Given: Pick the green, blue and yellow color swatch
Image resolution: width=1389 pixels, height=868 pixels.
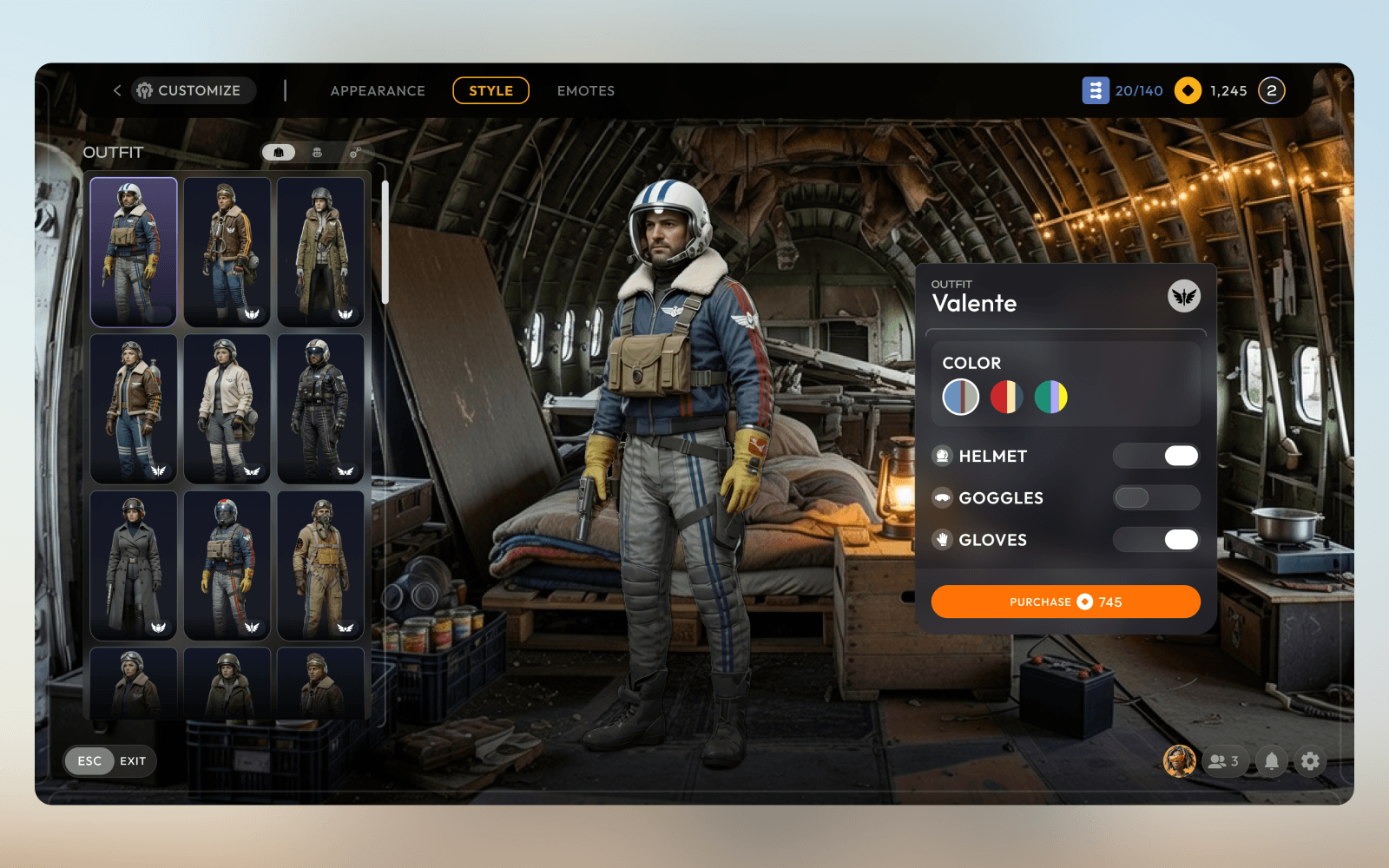Looking at the screenshot, I should 1051,397.
